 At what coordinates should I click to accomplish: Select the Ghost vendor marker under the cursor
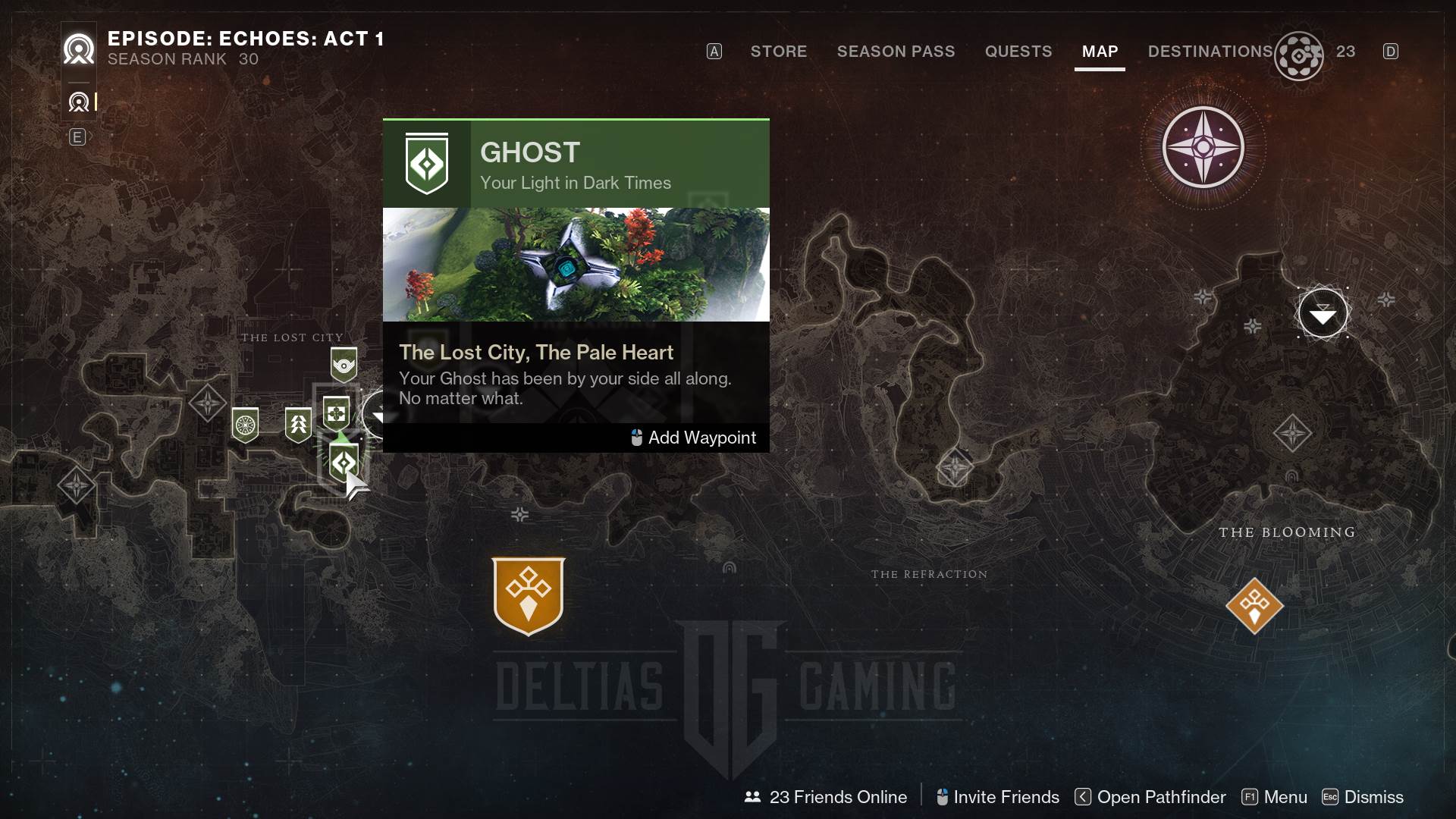[x=344, y=462]
